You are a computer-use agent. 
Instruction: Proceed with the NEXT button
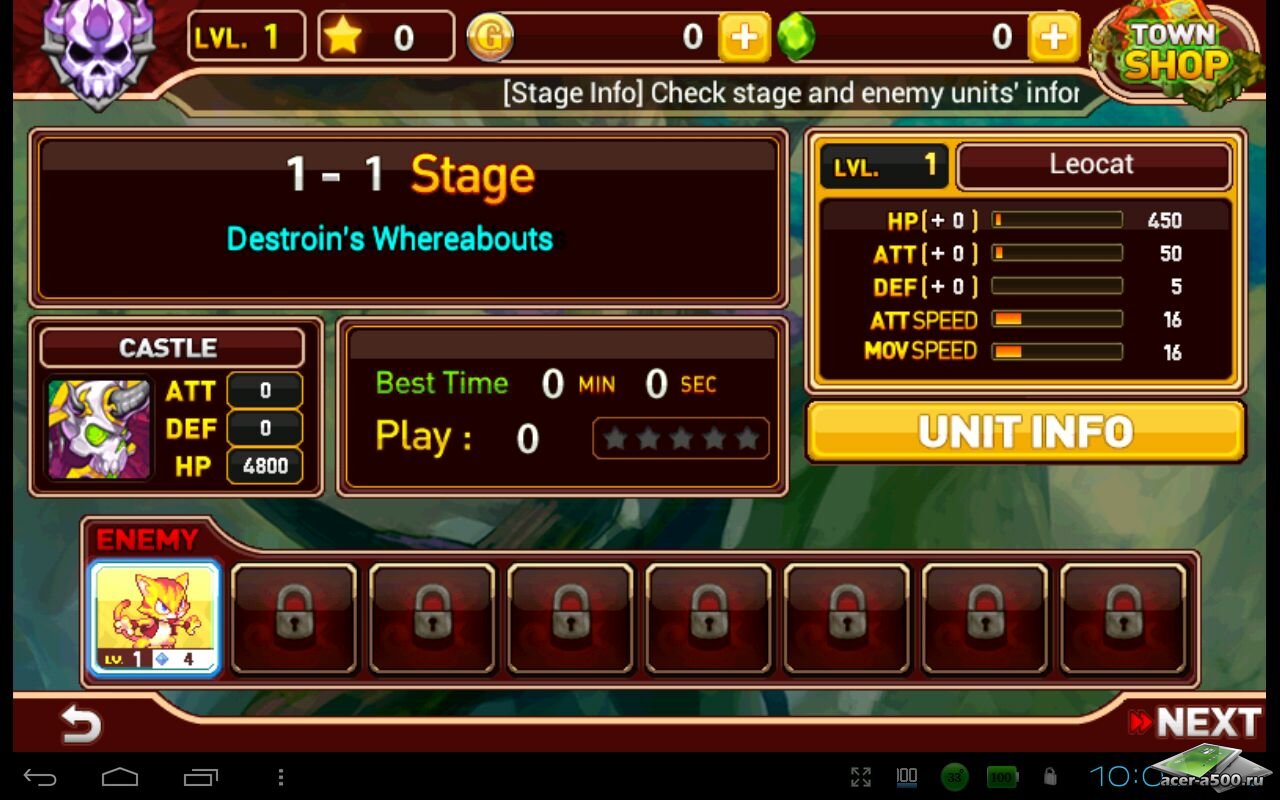(x=1194, y=722)
